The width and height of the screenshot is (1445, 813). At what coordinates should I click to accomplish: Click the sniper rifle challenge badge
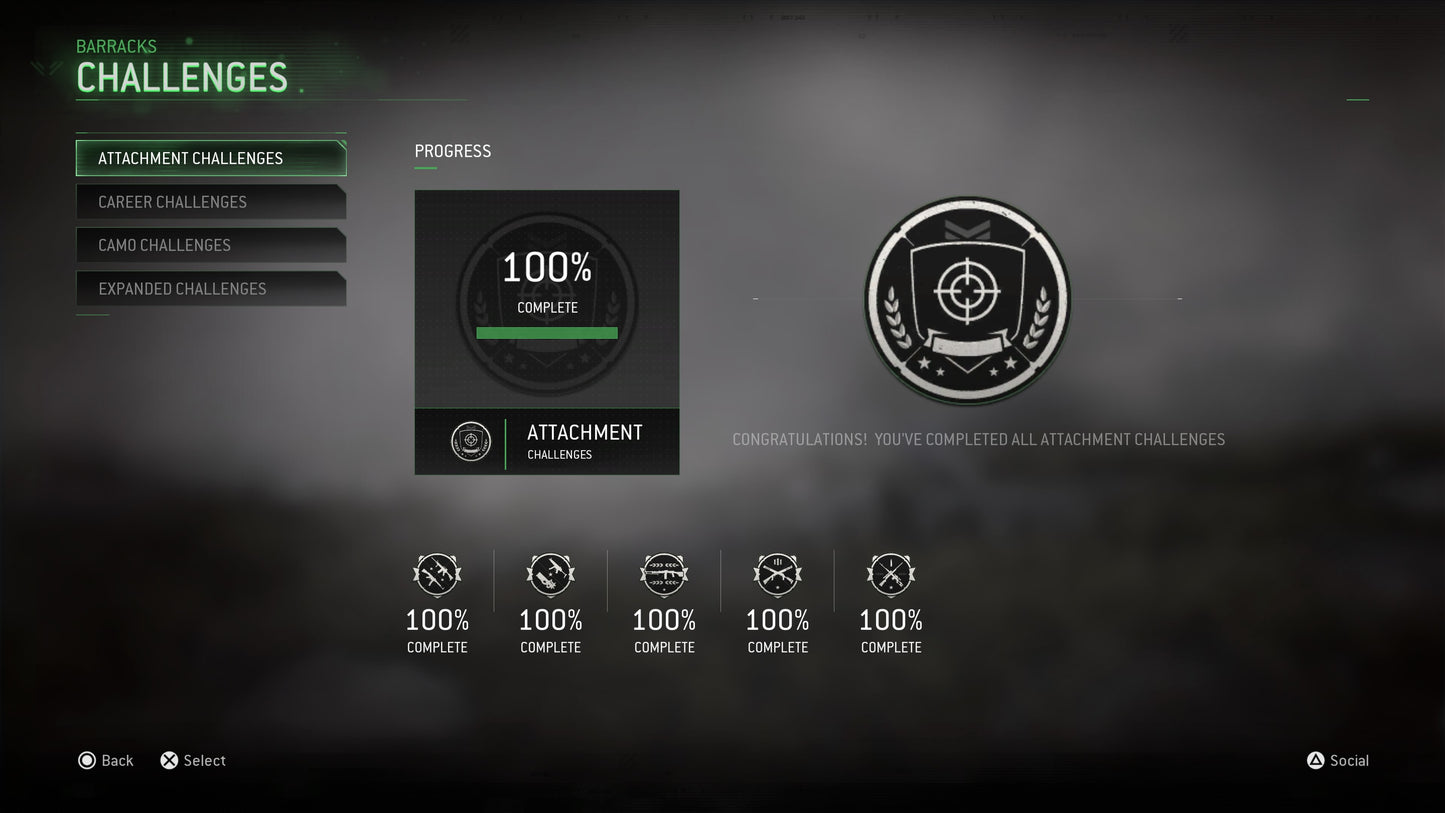tap(891, 575)
